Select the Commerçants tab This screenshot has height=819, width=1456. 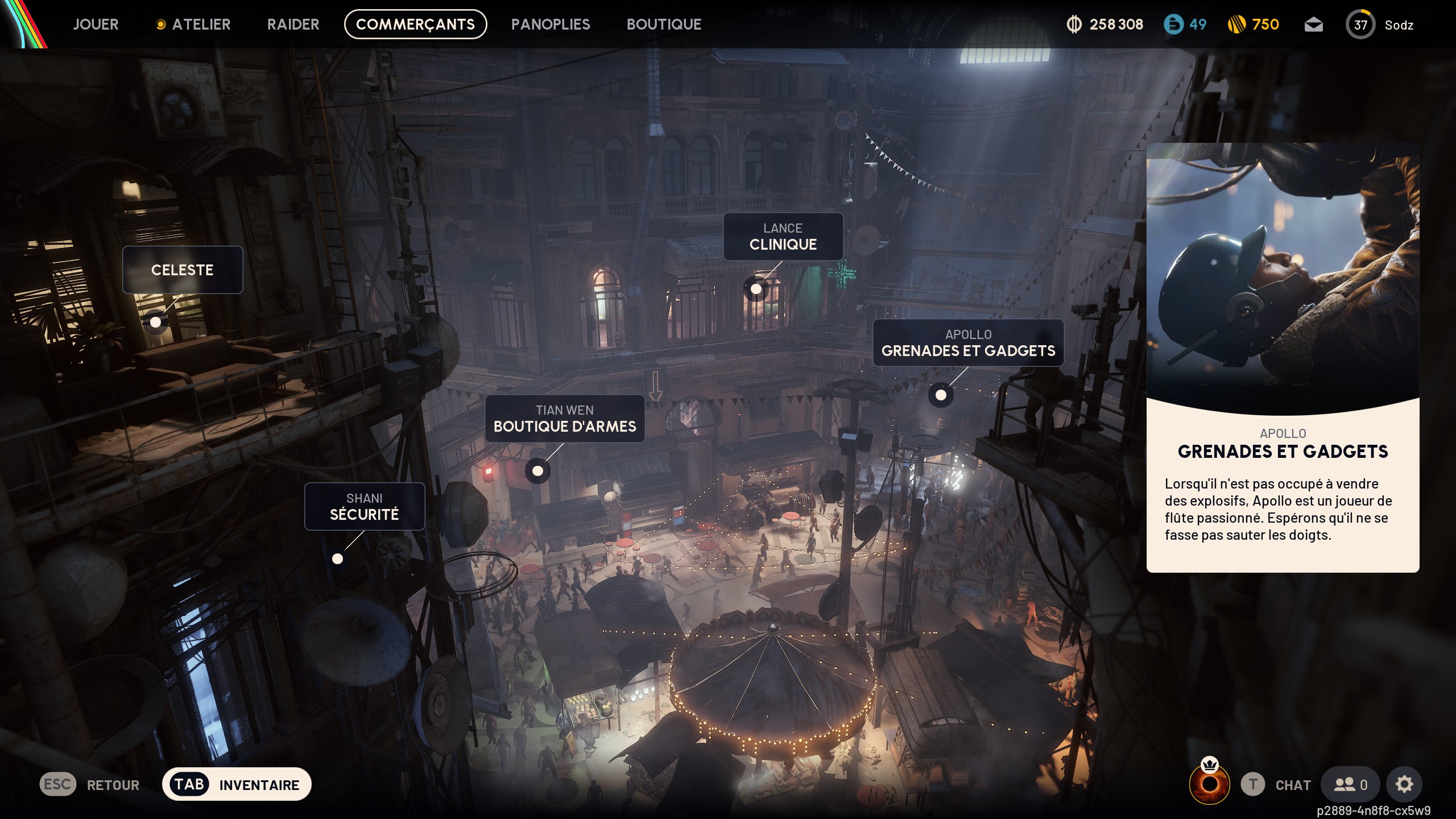coord(415,24)
